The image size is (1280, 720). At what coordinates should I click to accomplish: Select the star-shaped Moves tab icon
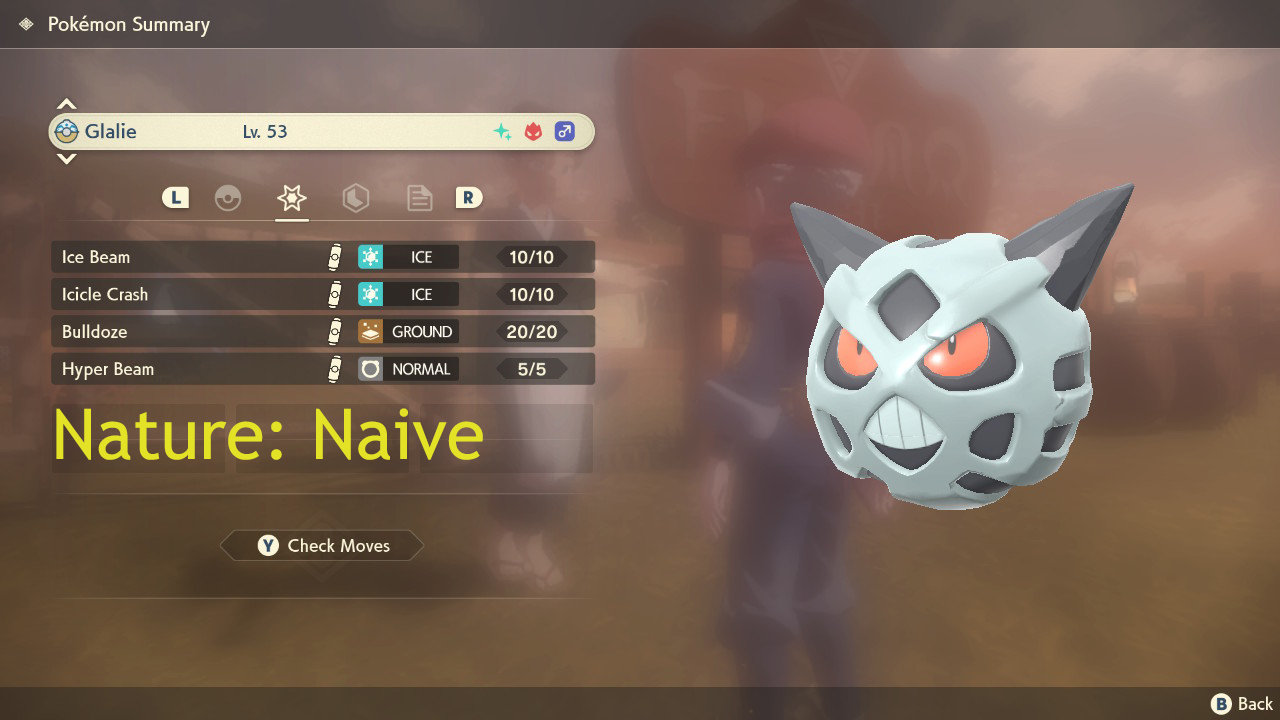tap(291, 197)
